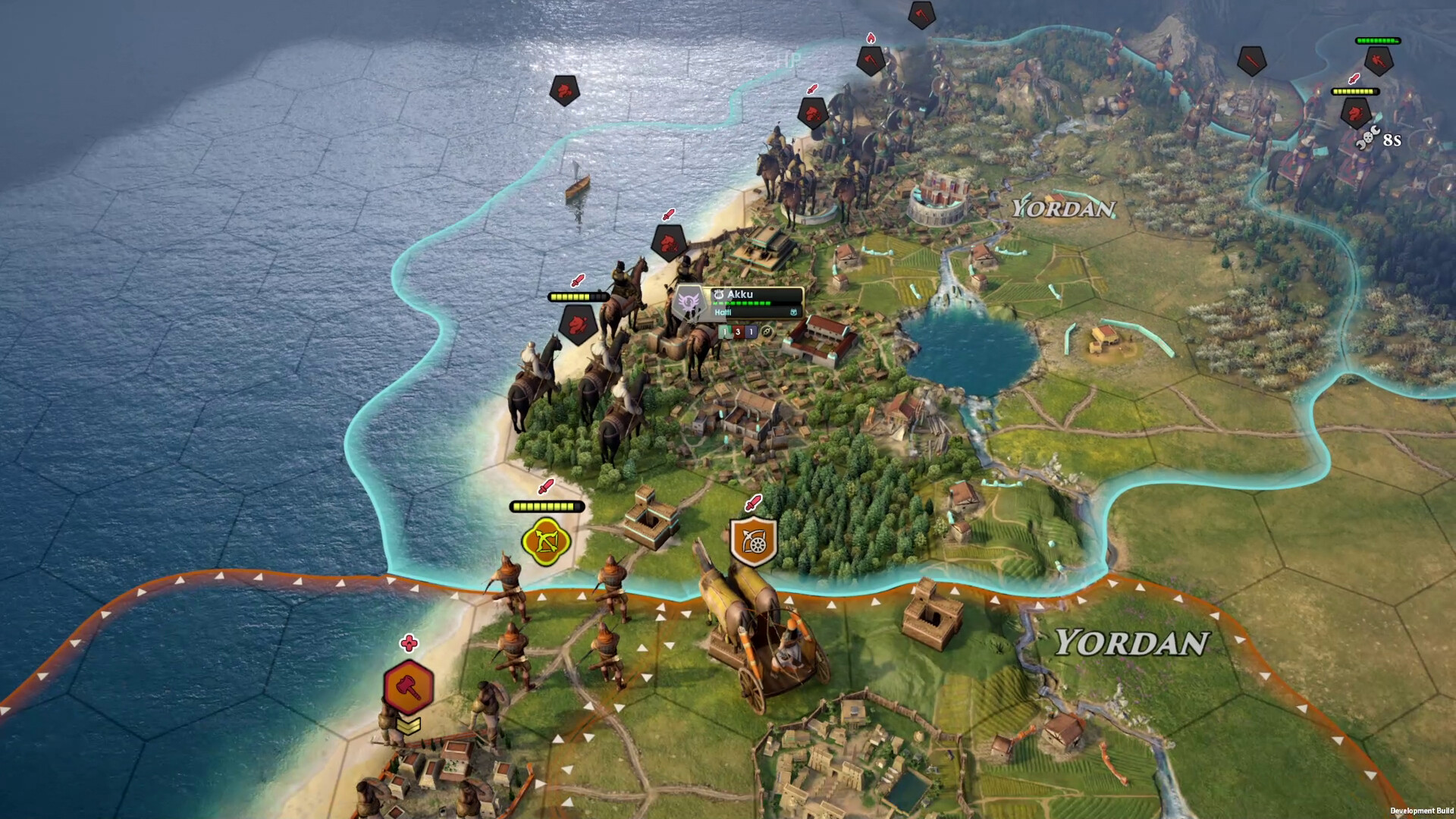Image resolution: width=1456 pixels, height=819 pixels.
Task: Click the green 1 movement badge under Akku's banner
Action: click(x=725, y=333)
